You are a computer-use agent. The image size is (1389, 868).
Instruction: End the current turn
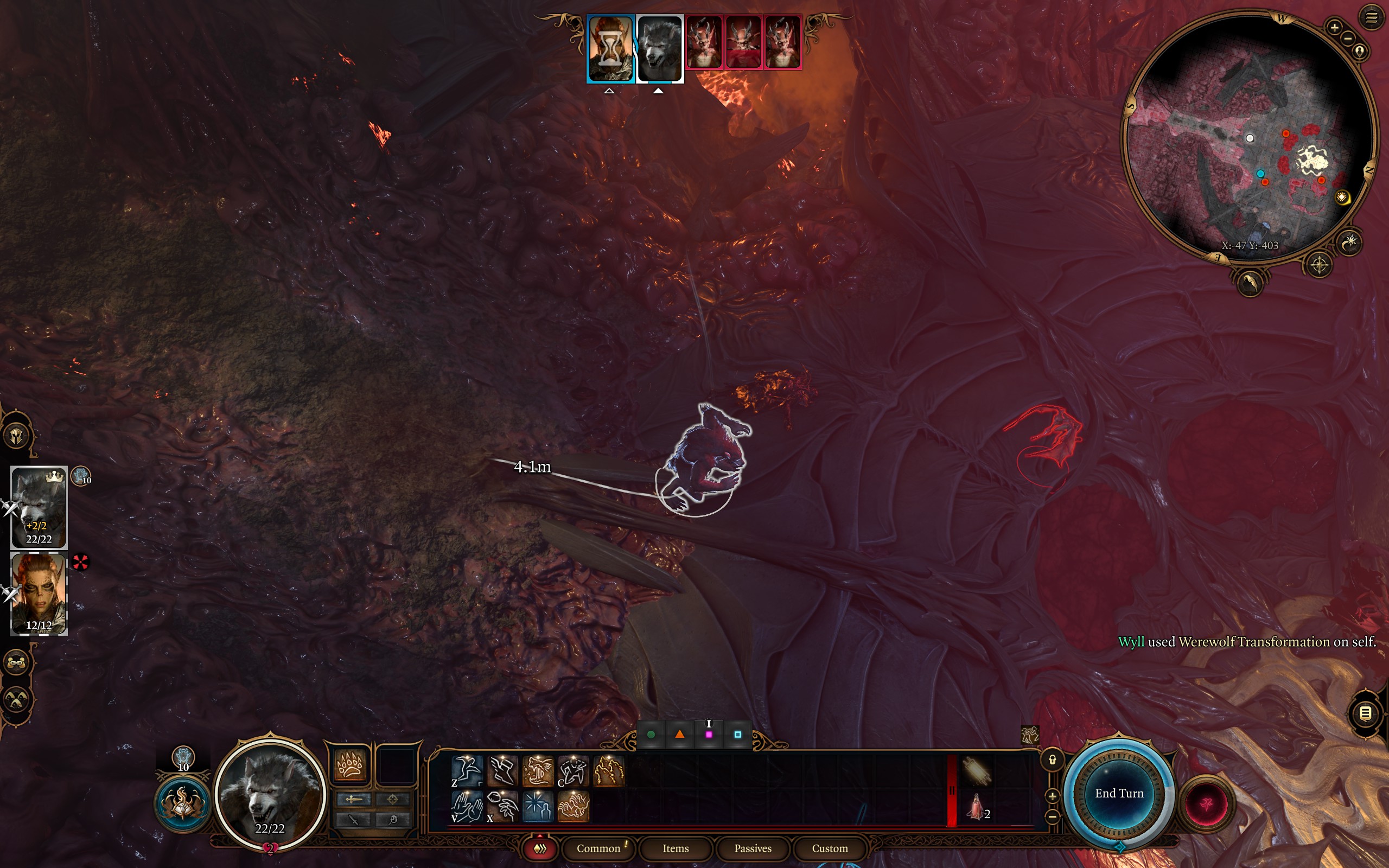[1119, 793]
